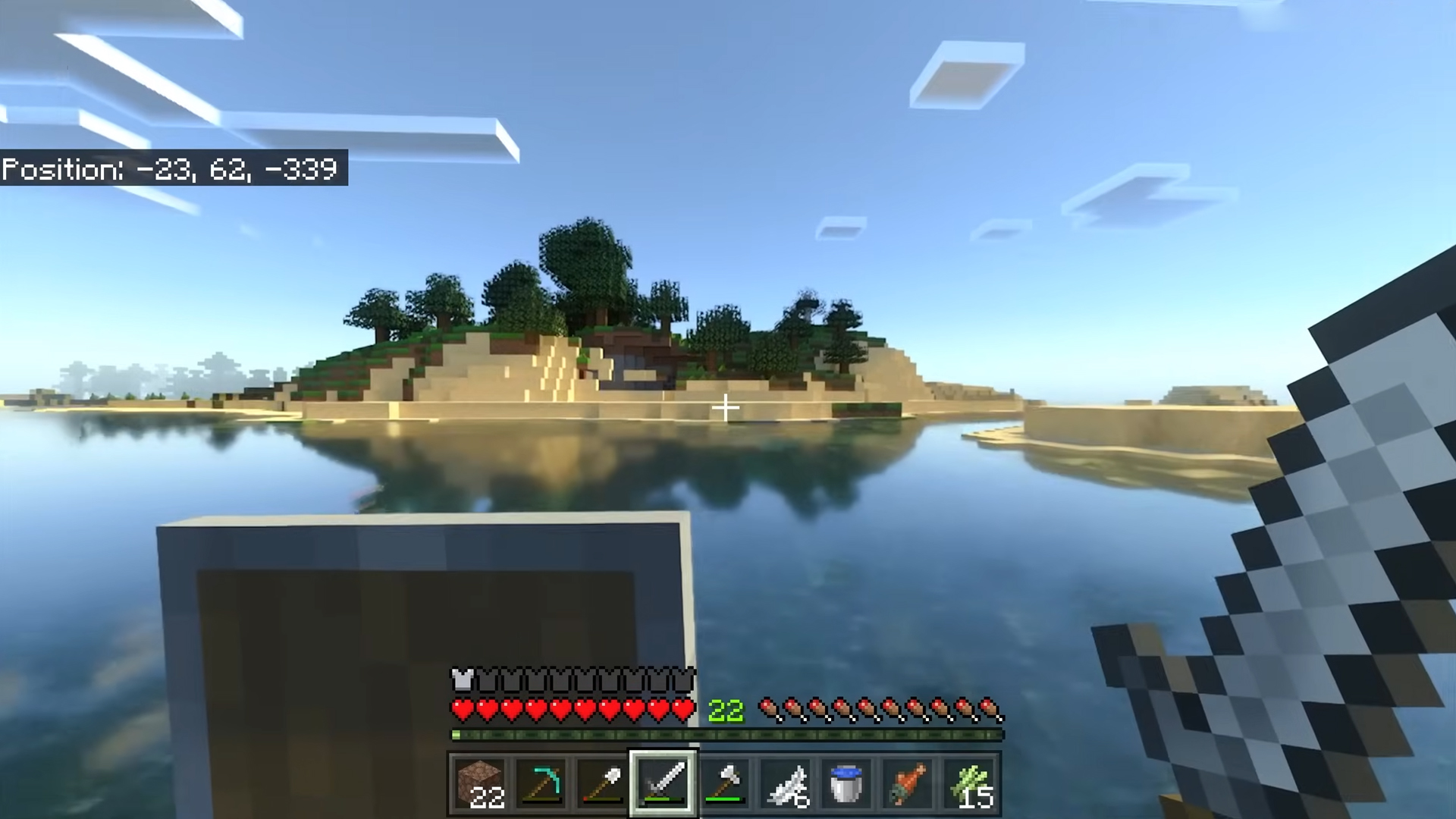Click the crosshair at screen center
The width and height of the screenshot is (1456, 819).
[x=726, y=408]
